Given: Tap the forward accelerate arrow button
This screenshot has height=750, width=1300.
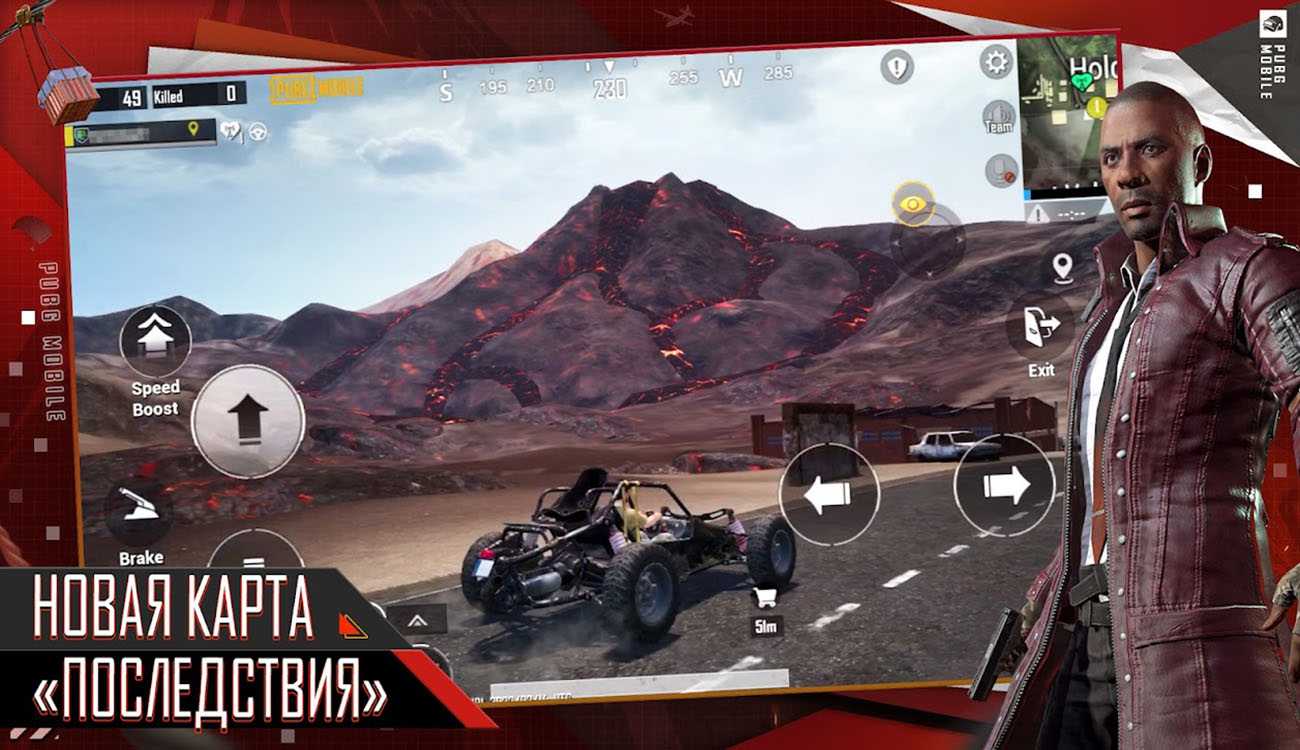Looking at the screenshot, I should (247, 421).
